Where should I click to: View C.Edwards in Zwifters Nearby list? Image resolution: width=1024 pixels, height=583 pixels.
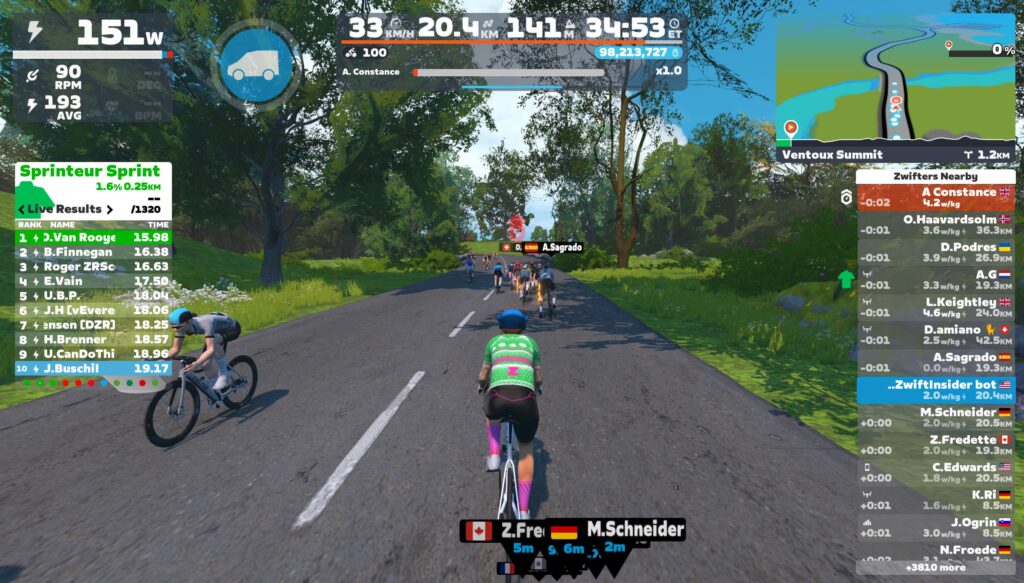click(x=935, y=472)
